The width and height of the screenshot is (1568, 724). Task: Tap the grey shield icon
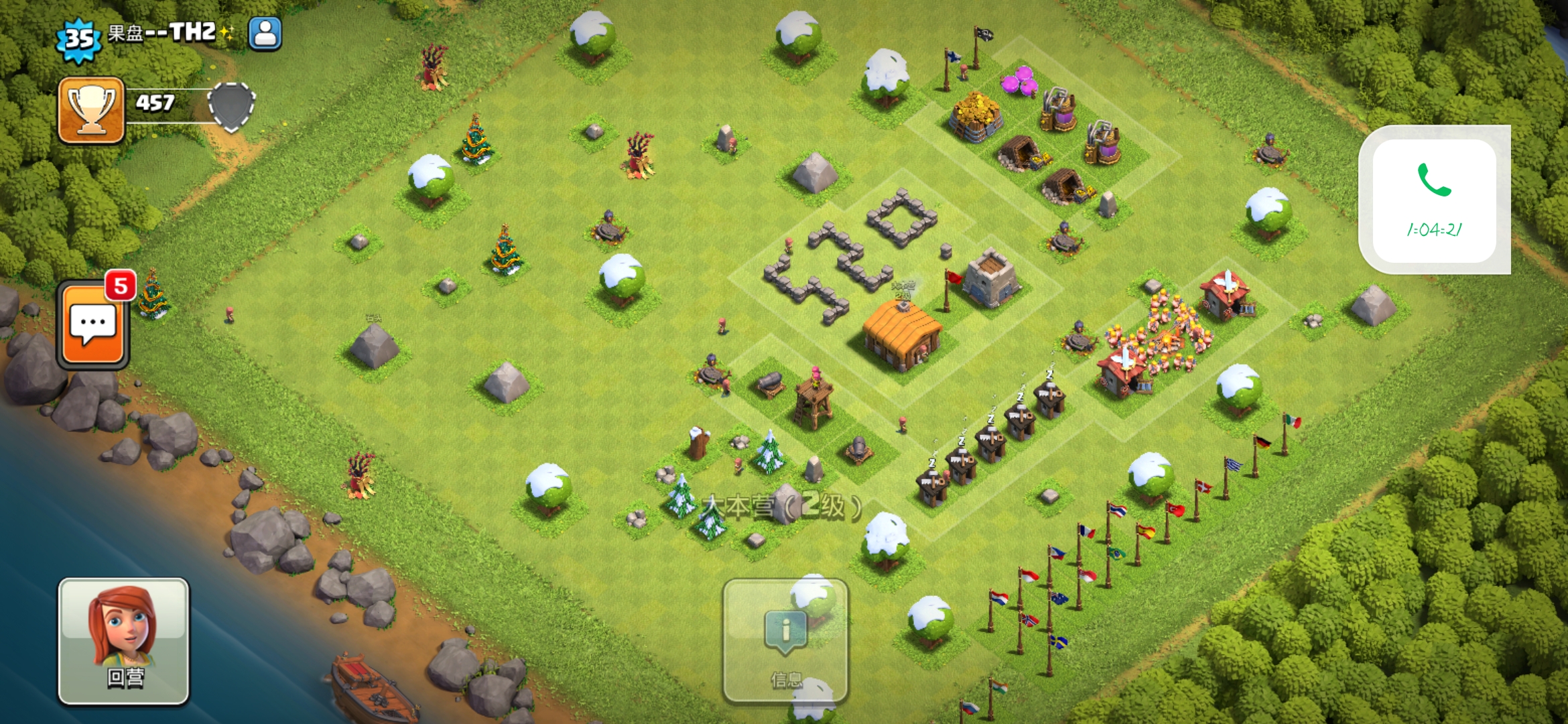[x=231, y=106]
